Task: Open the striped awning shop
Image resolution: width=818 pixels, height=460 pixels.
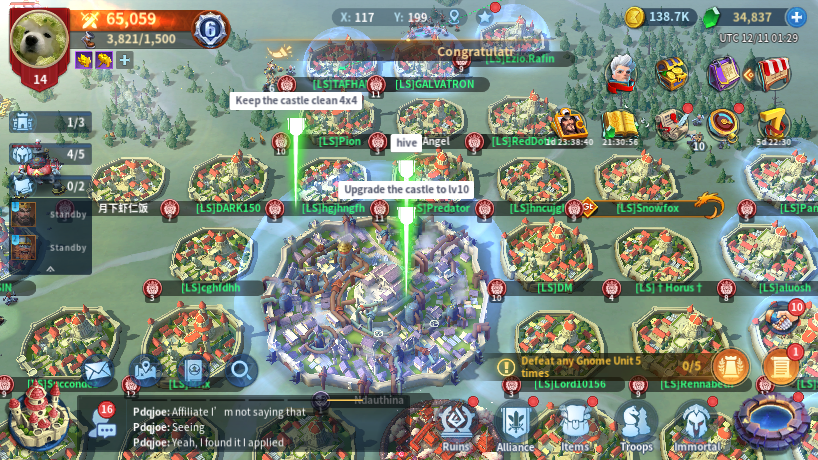Action: (x=772, y=72)
